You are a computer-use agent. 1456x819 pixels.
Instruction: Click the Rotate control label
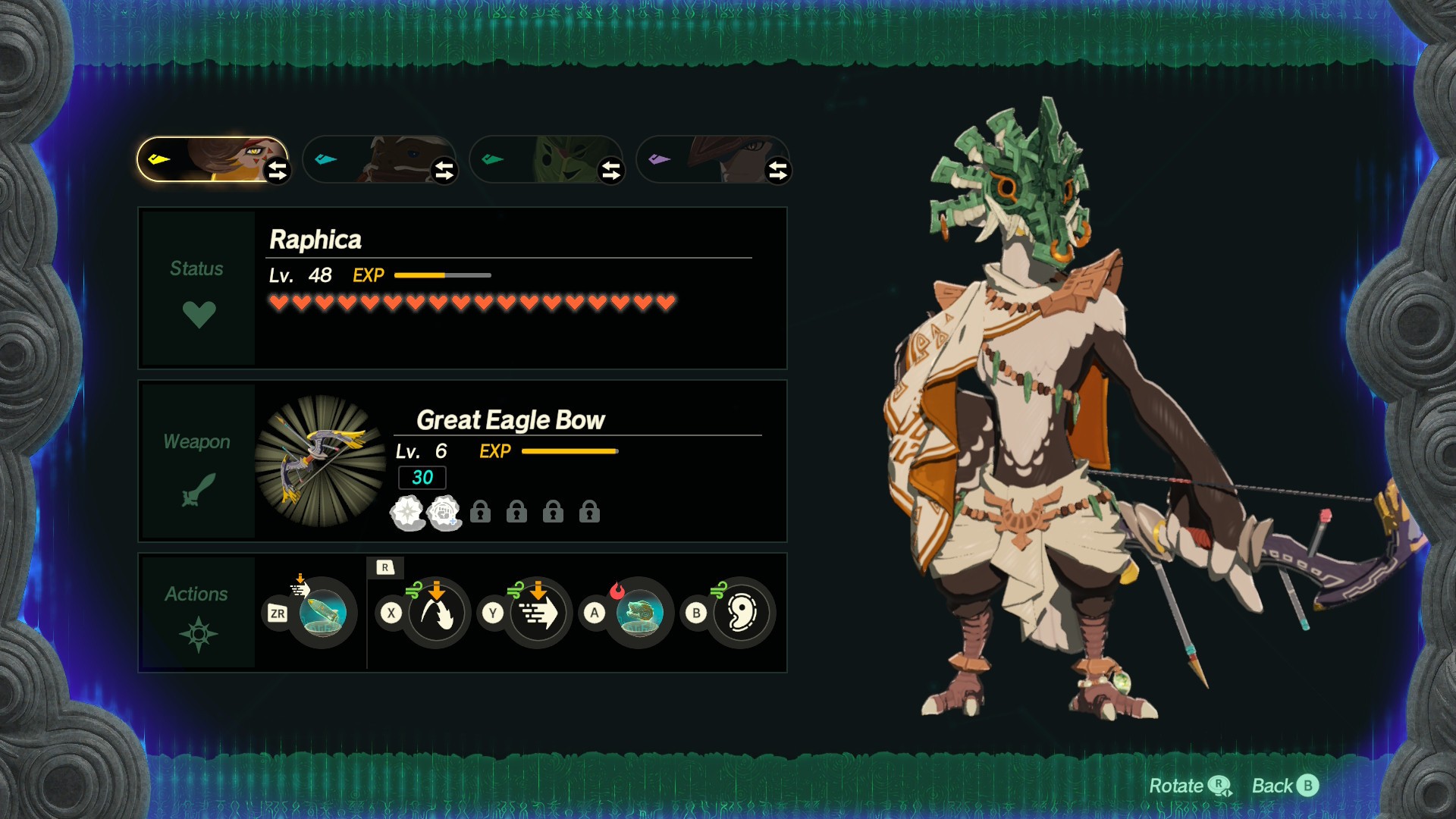point(1188,786)
